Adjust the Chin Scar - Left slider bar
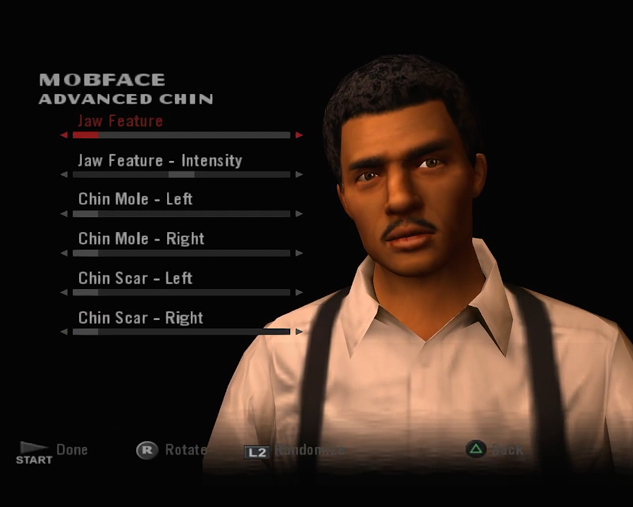Screen dimensions: 633x507 click(x=181, y=293)
